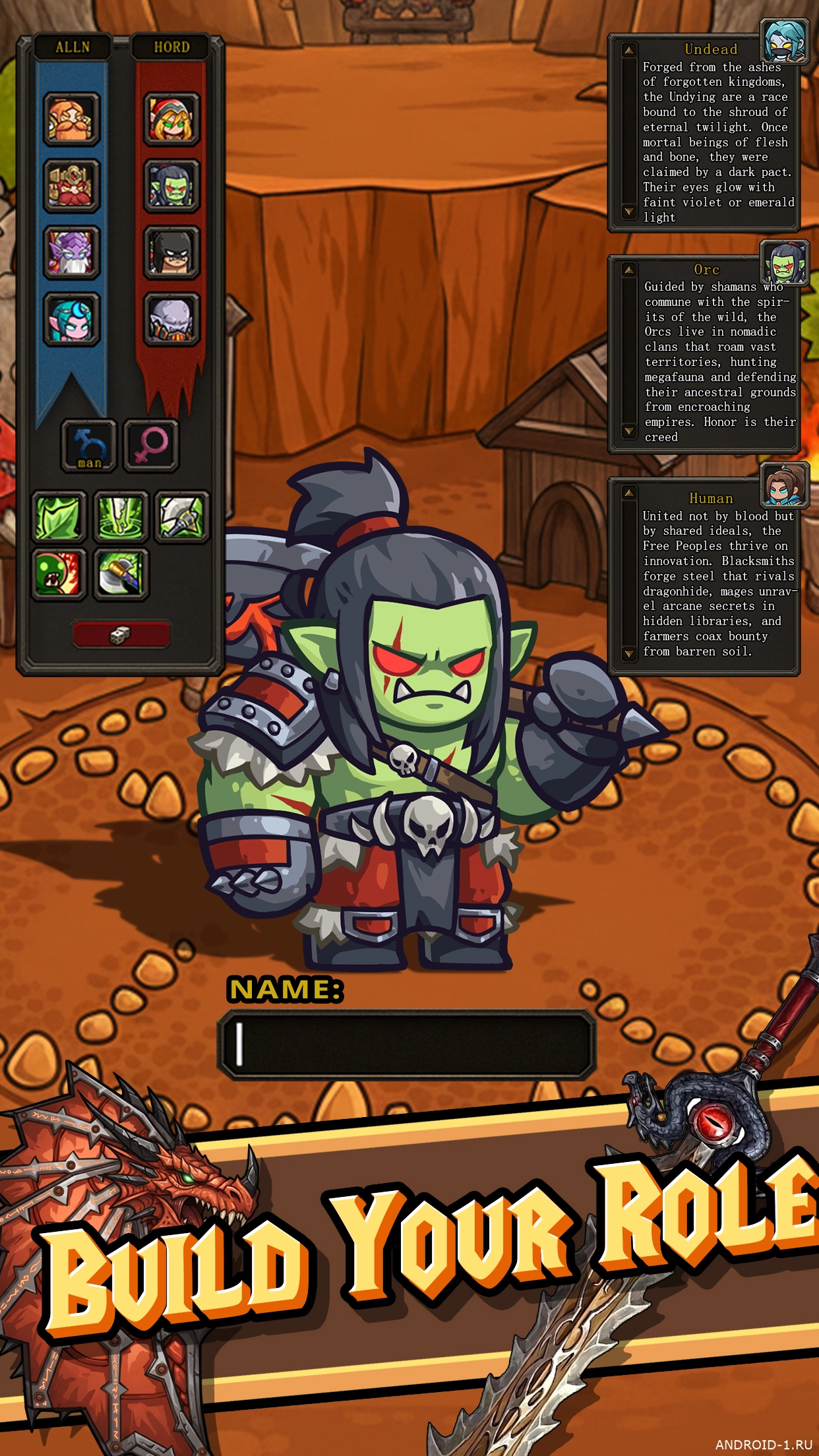Select the green leaf class icon

(x=59, y=517)
